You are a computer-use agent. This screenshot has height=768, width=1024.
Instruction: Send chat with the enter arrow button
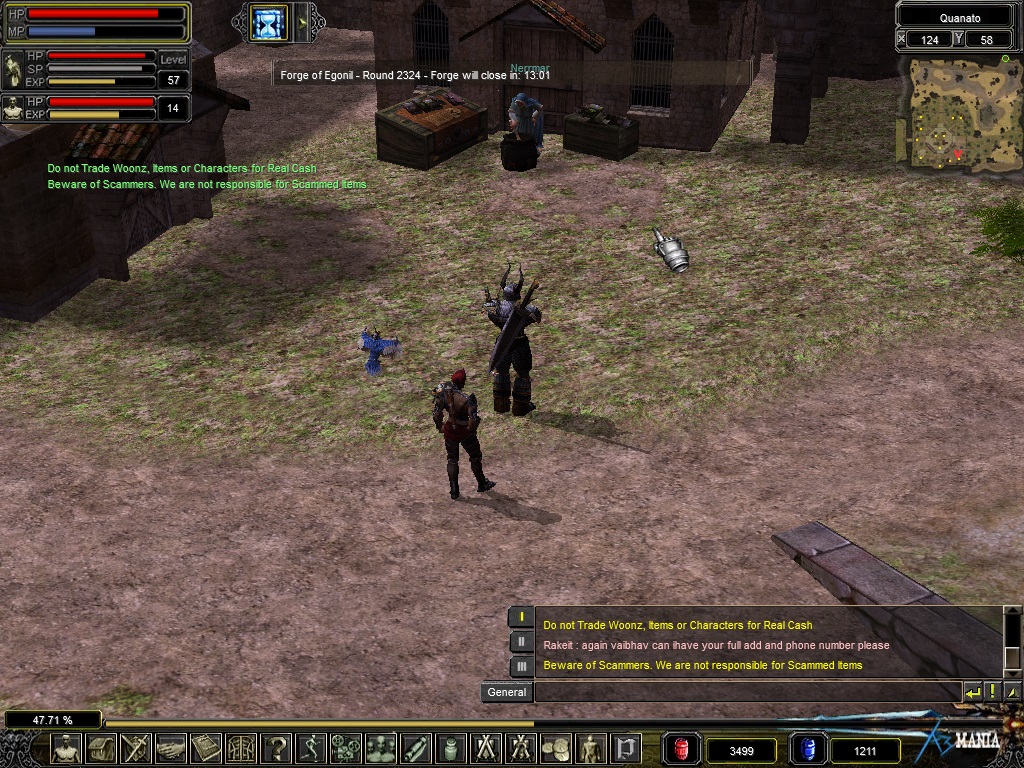(x=972, y=692)
